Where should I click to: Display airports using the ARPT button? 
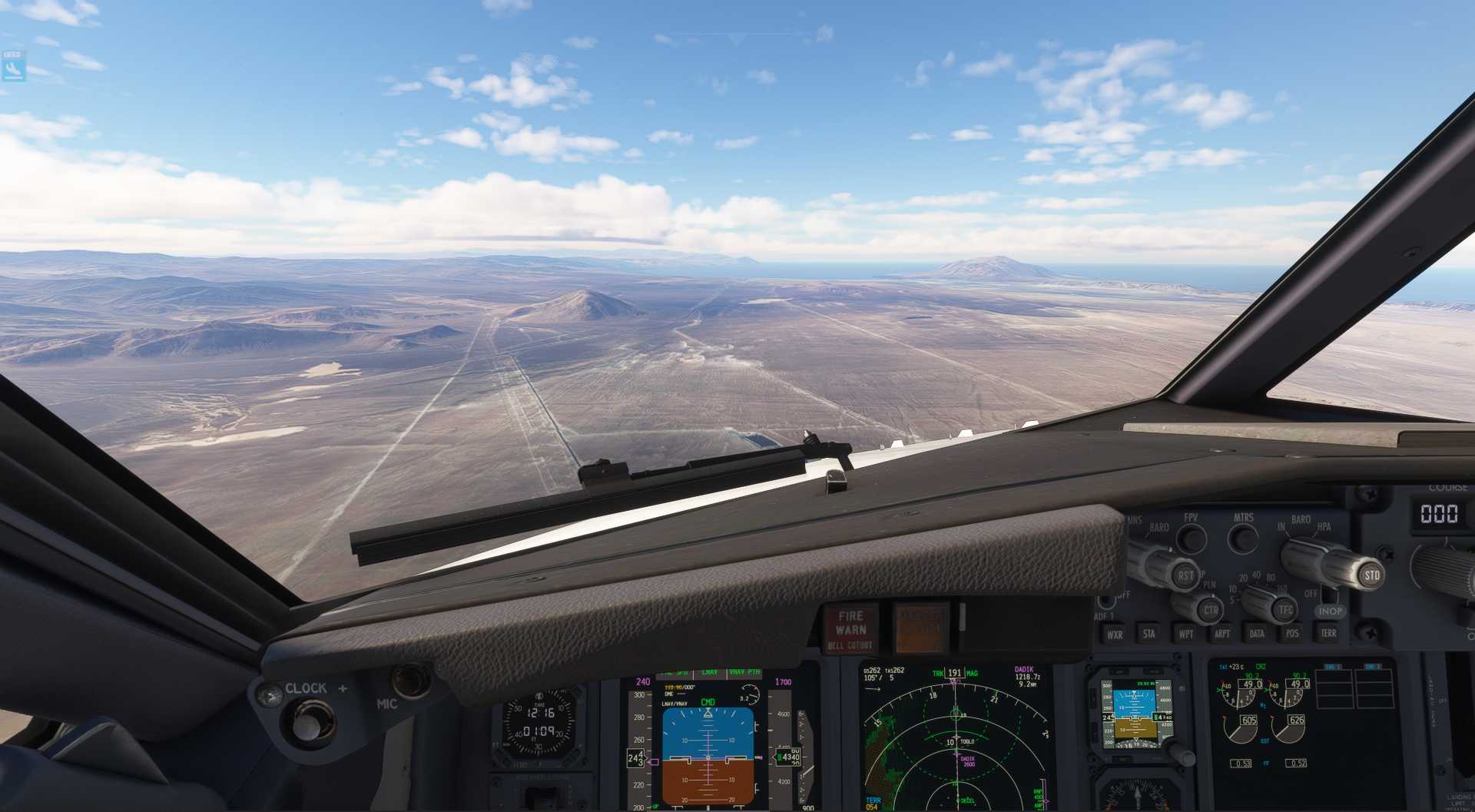(1223, 634)
